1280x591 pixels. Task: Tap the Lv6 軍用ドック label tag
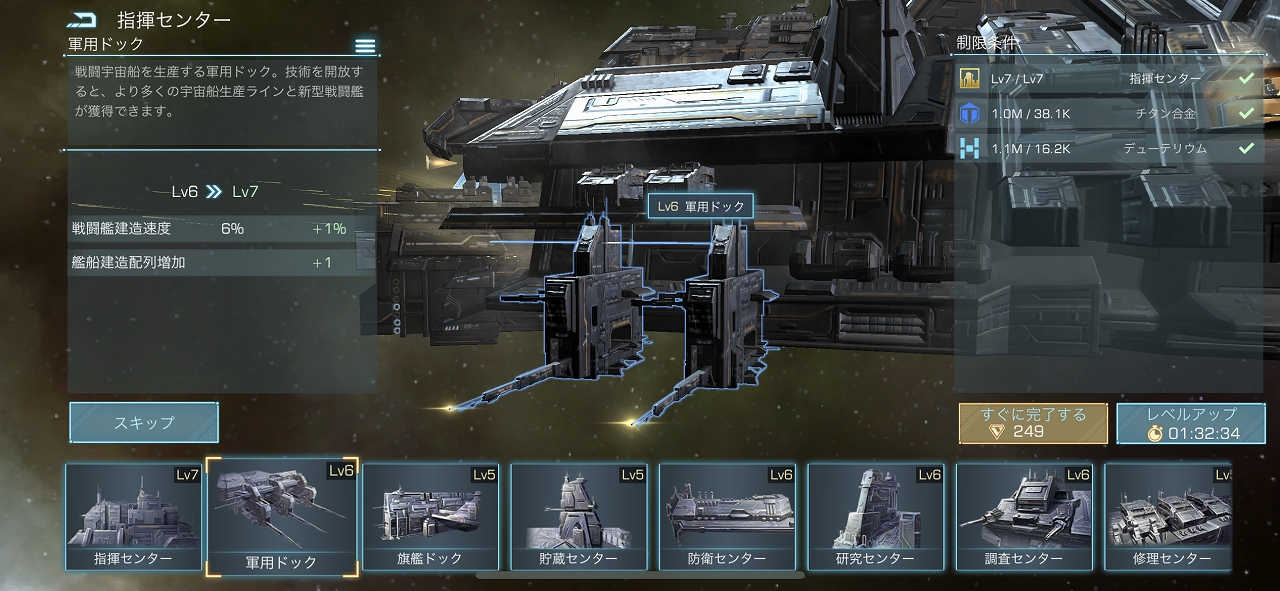(x=700, y=207)
